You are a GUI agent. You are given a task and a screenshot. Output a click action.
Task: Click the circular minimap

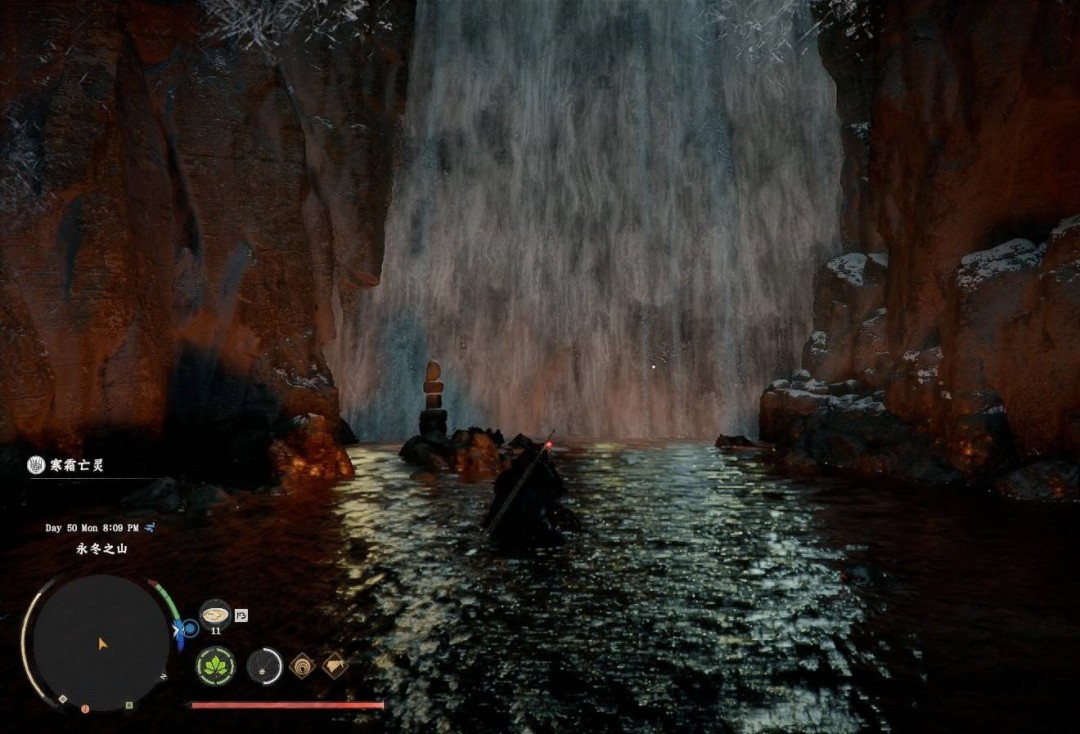(x=99, y=642)
